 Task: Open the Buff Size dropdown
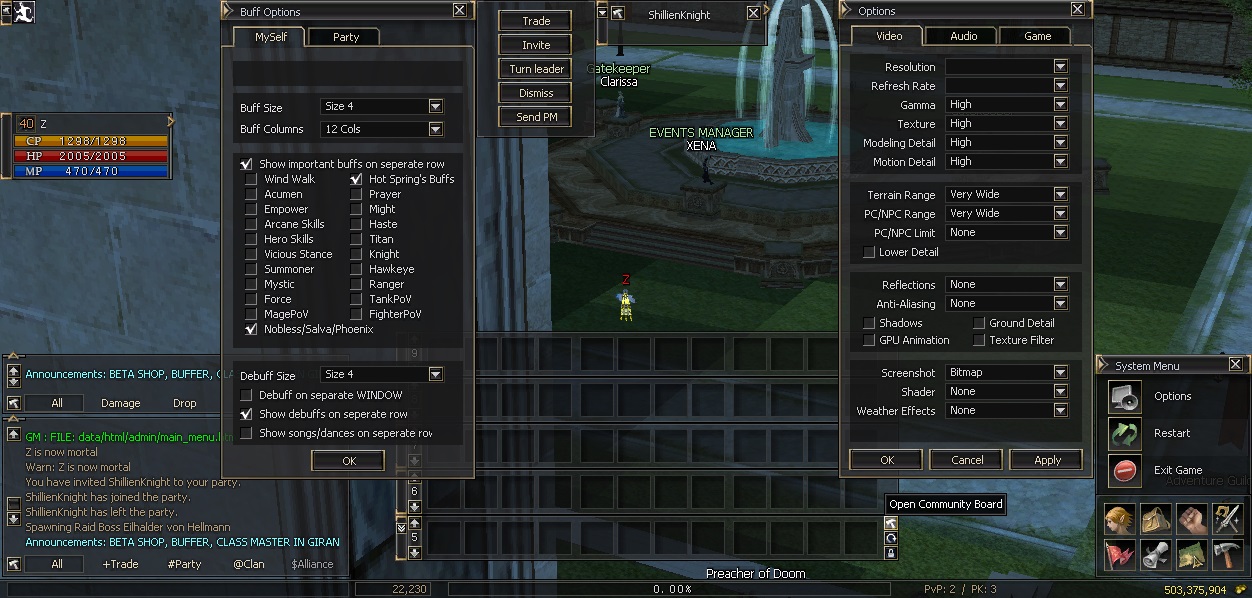[x=435, y=106]
